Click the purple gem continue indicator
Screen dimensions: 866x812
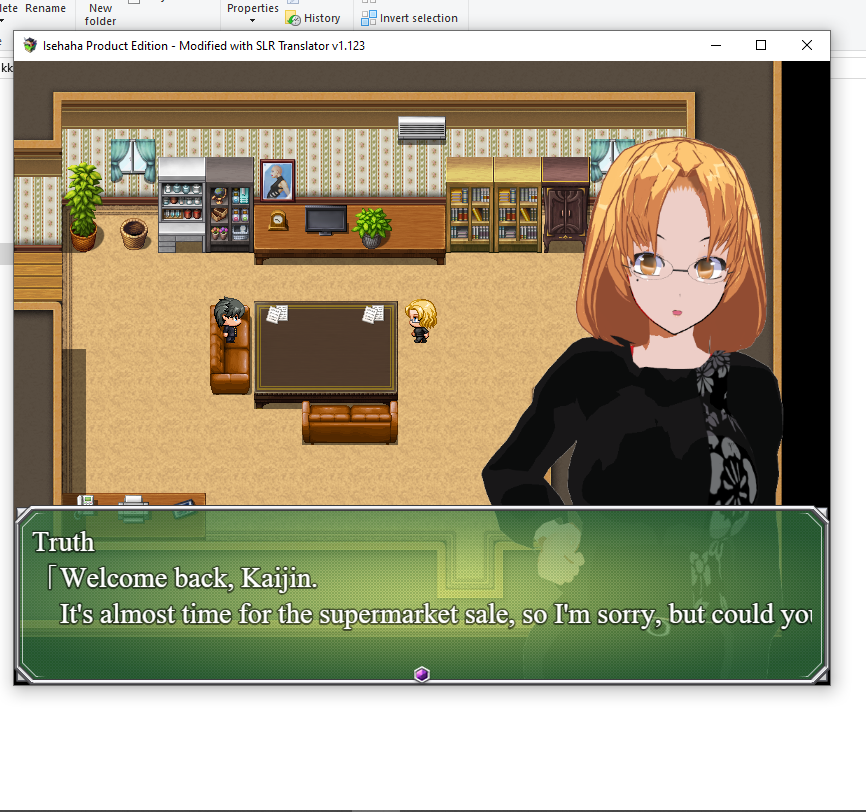[421, 675]
